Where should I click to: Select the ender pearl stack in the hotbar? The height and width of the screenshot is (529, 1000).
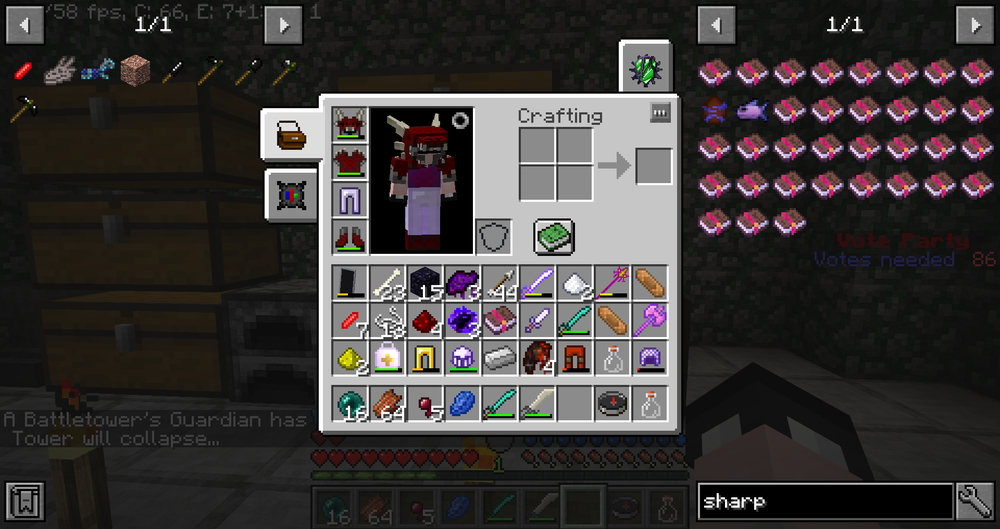(x=349, y=404)
